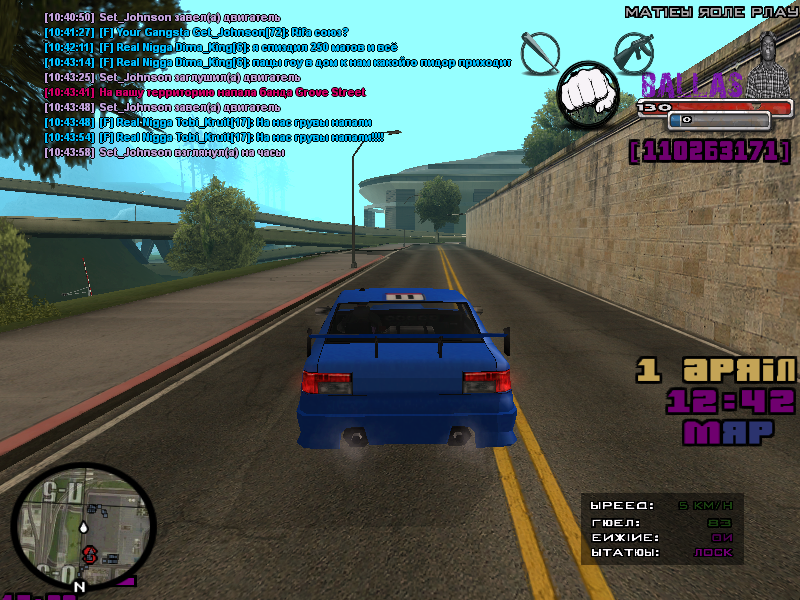Click the circular radar minimap

point(84,526)
